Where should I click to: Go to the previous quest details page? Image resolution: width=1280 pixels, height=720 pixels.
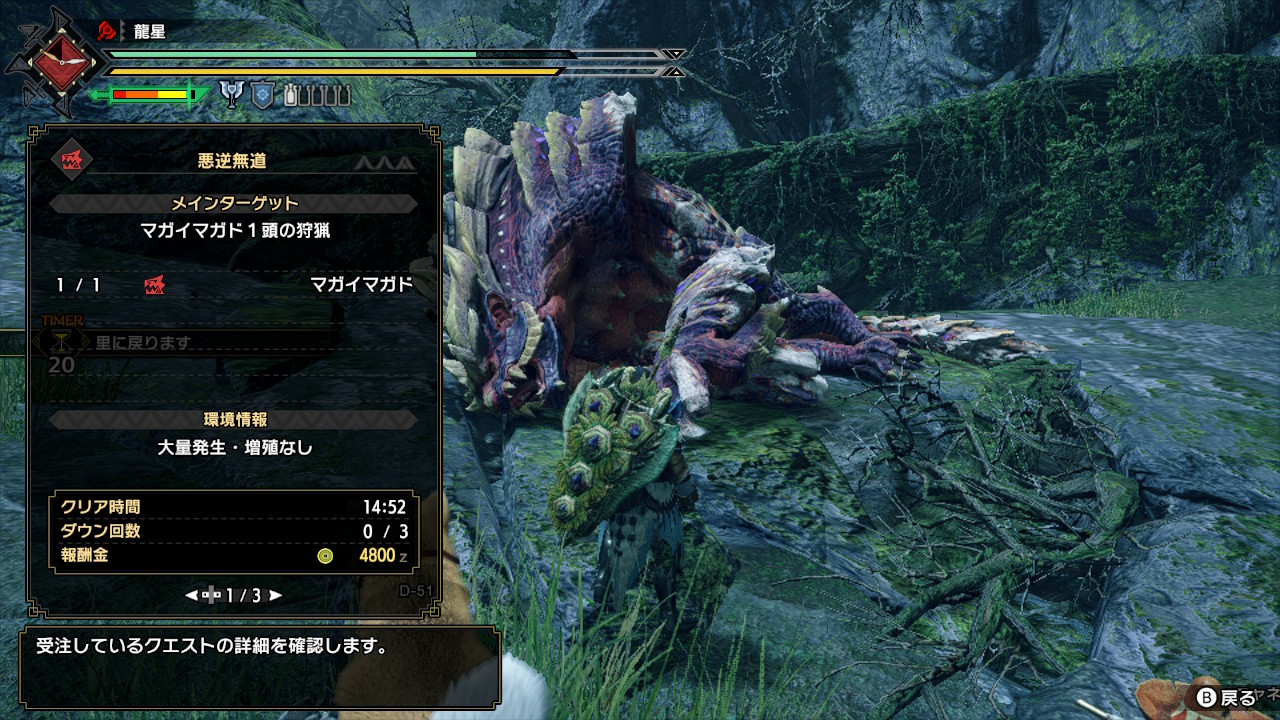pos(191,595)
